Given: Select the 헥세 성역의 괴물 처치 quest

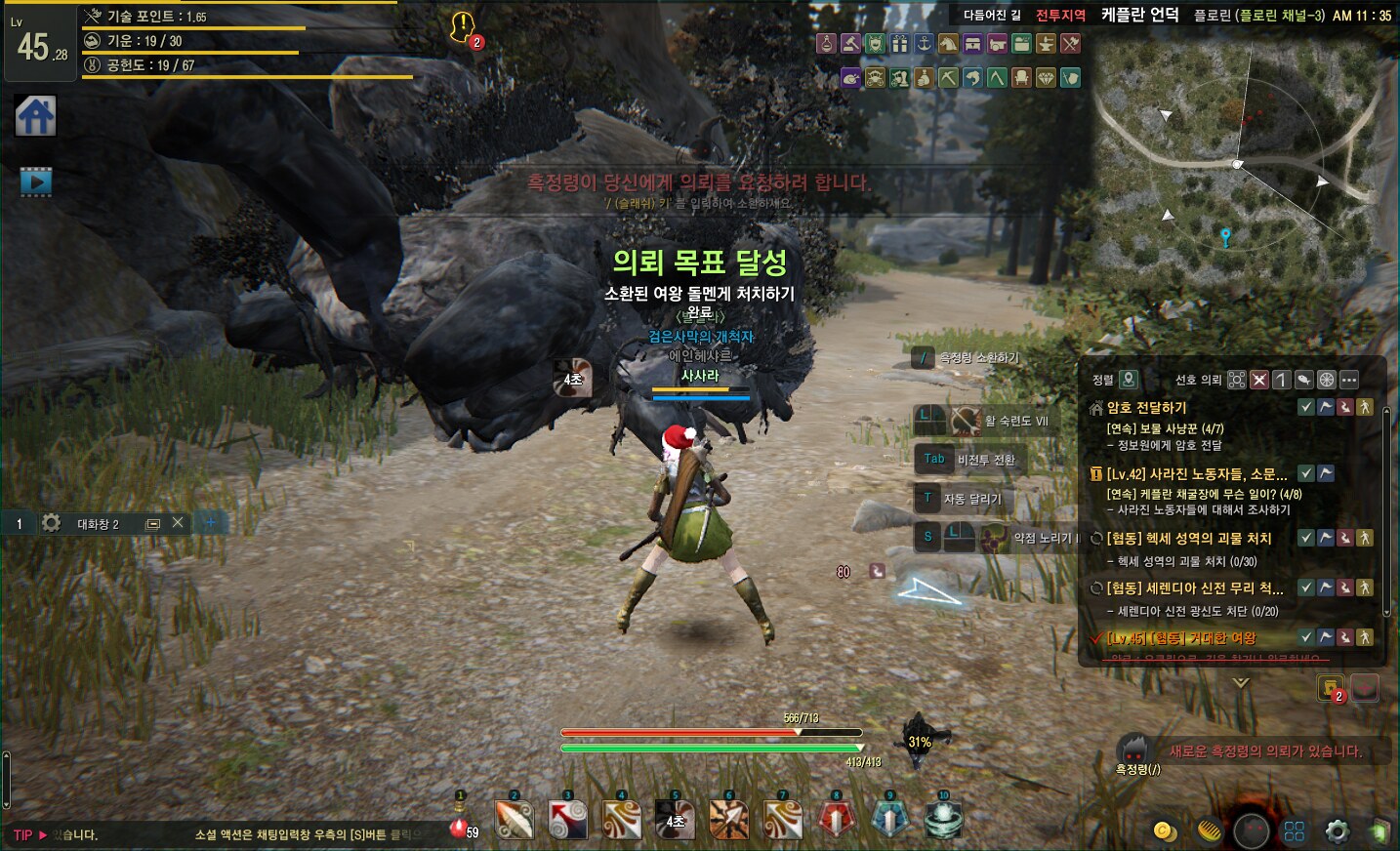Looking at the screenshot, I should point(1188,539).
